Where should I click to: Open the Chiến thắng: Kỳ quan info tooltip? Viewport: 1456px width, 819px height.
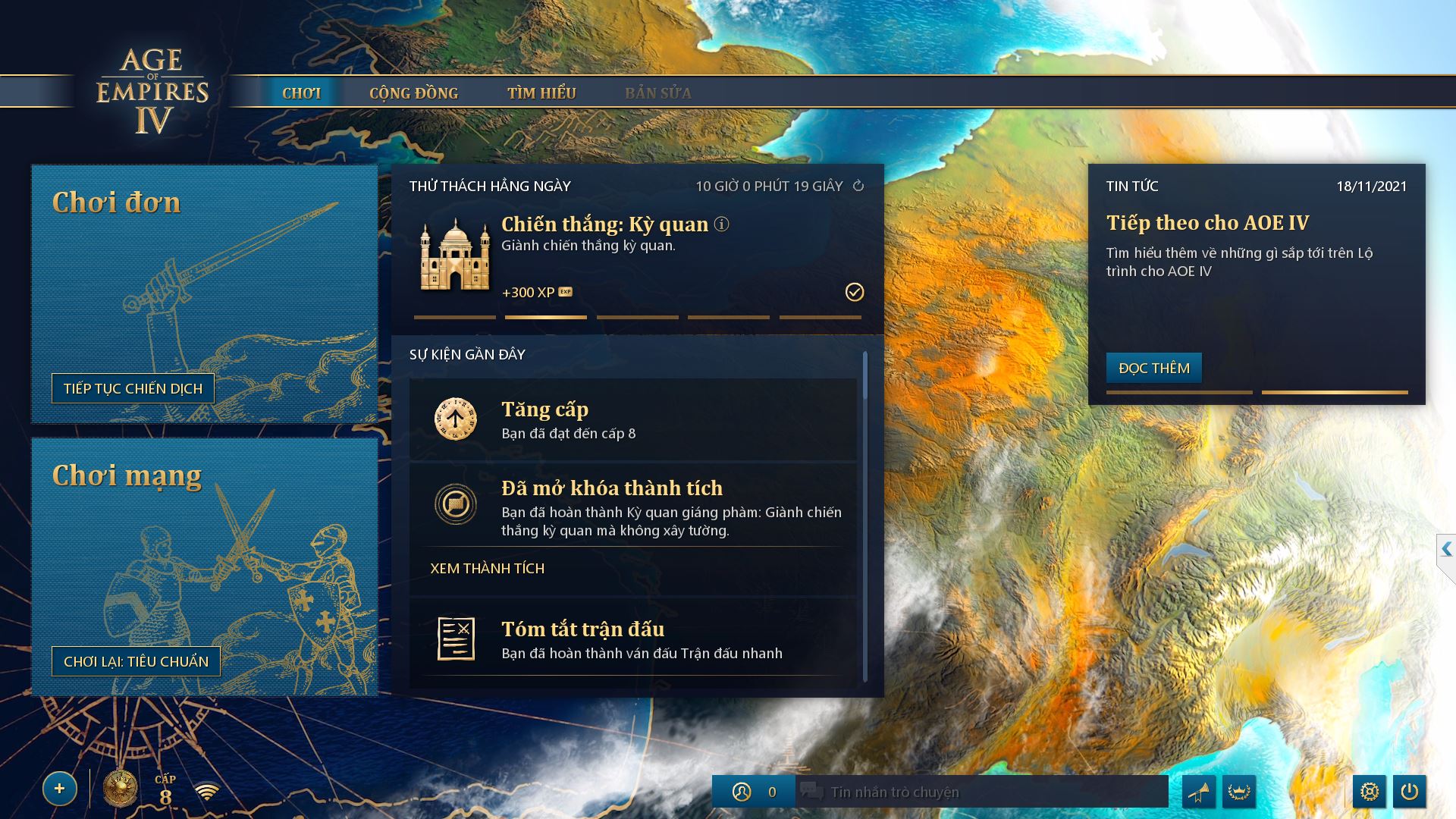click(722, 224)
